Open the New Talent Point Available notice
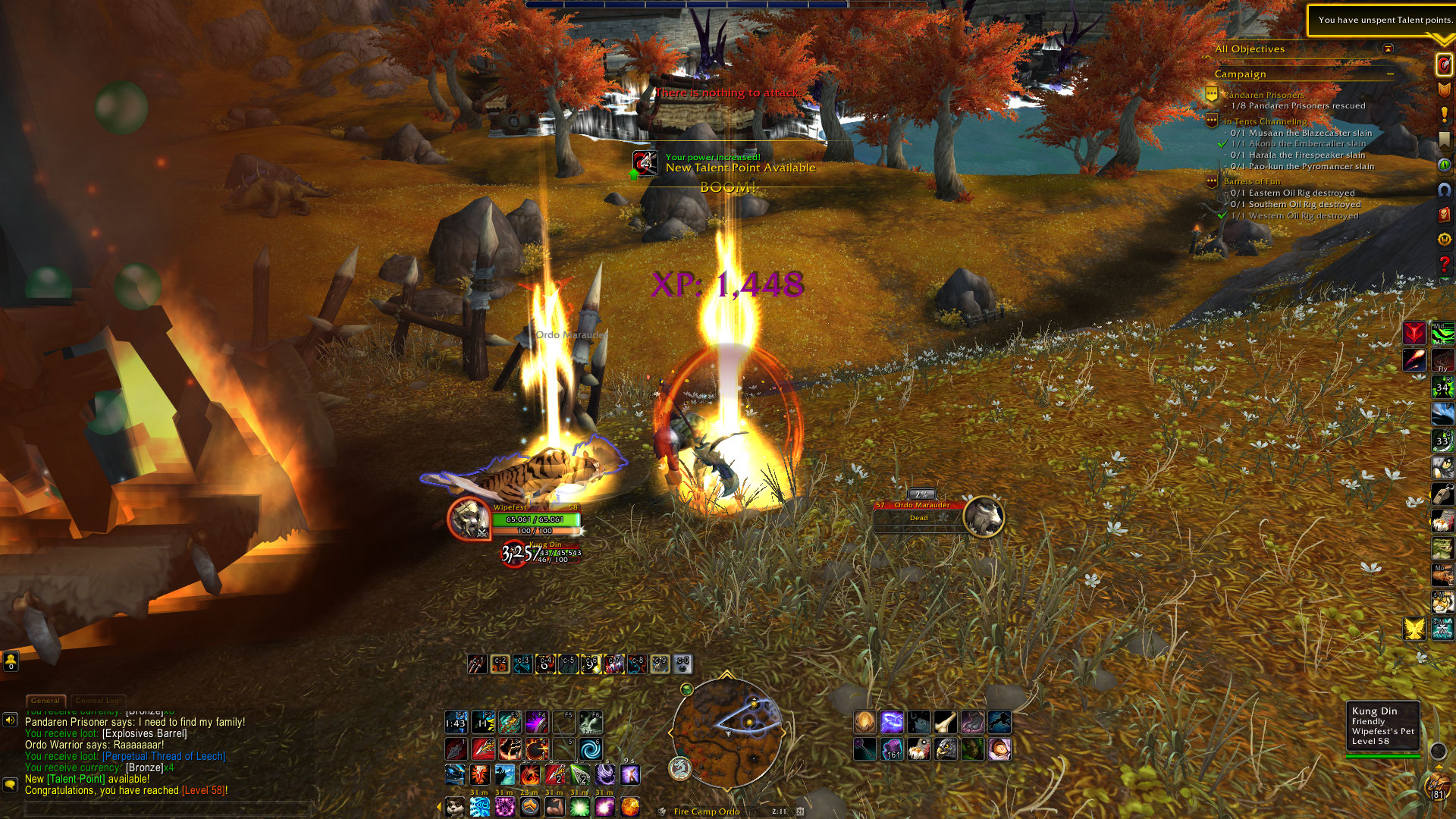 [x=739, y=168]
